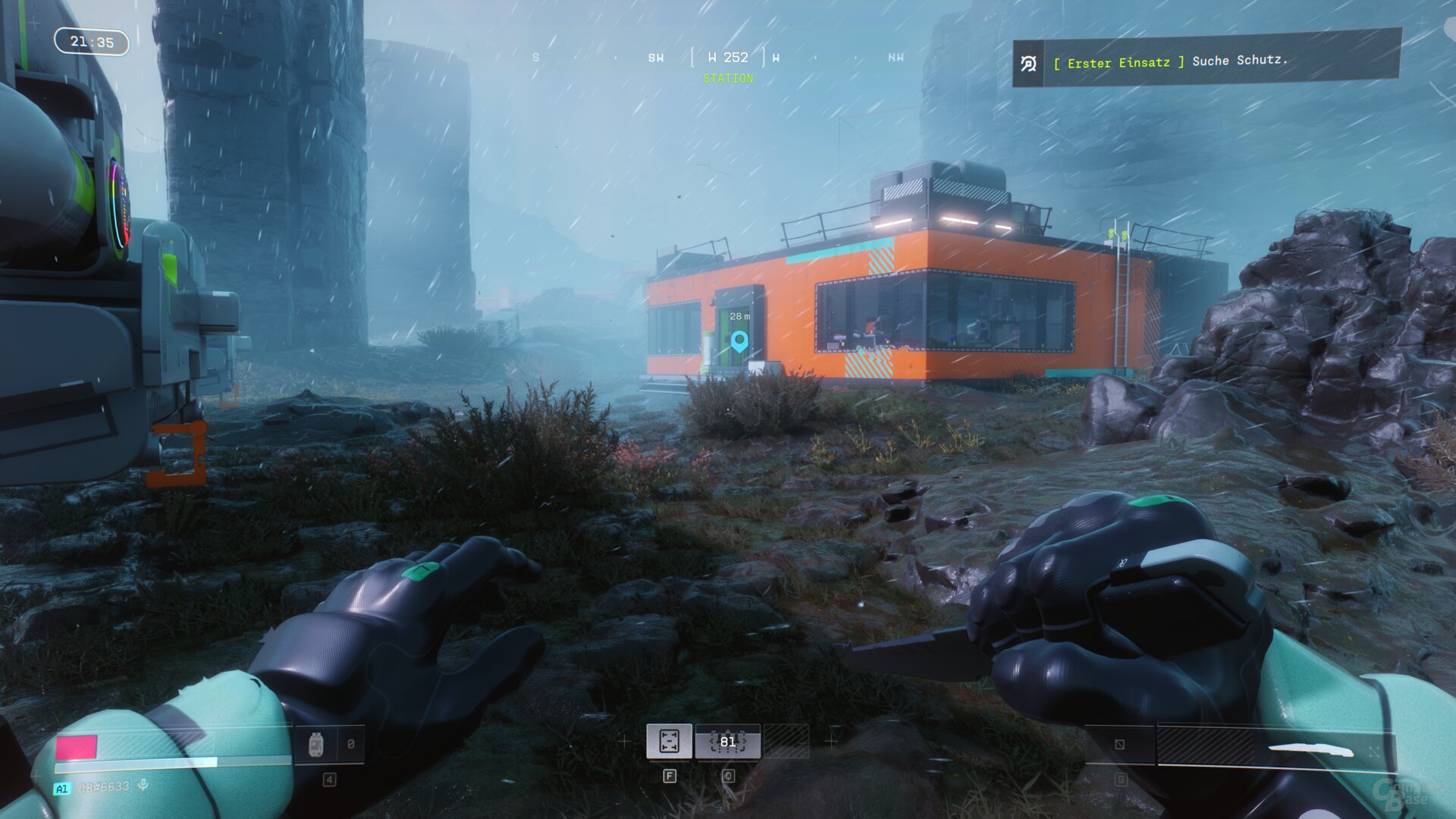
Task: Click the blue waypoint marker at 28 m
Action: (739, 341)
